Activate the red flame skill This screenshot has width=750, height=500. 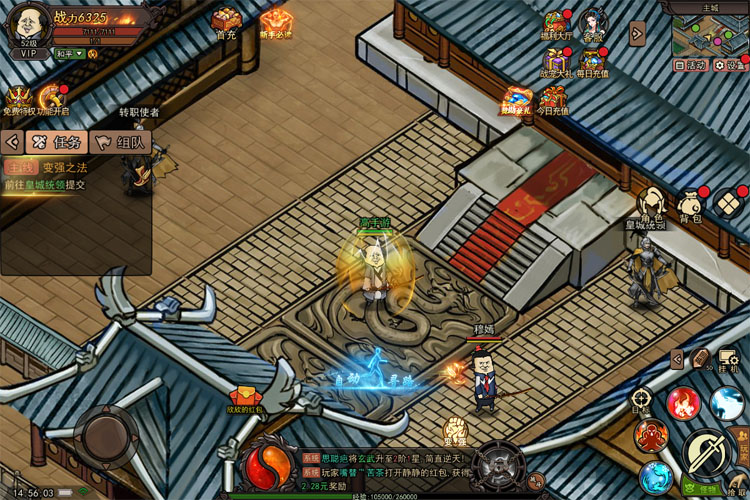pyautogui.click(x=683, y=403)
